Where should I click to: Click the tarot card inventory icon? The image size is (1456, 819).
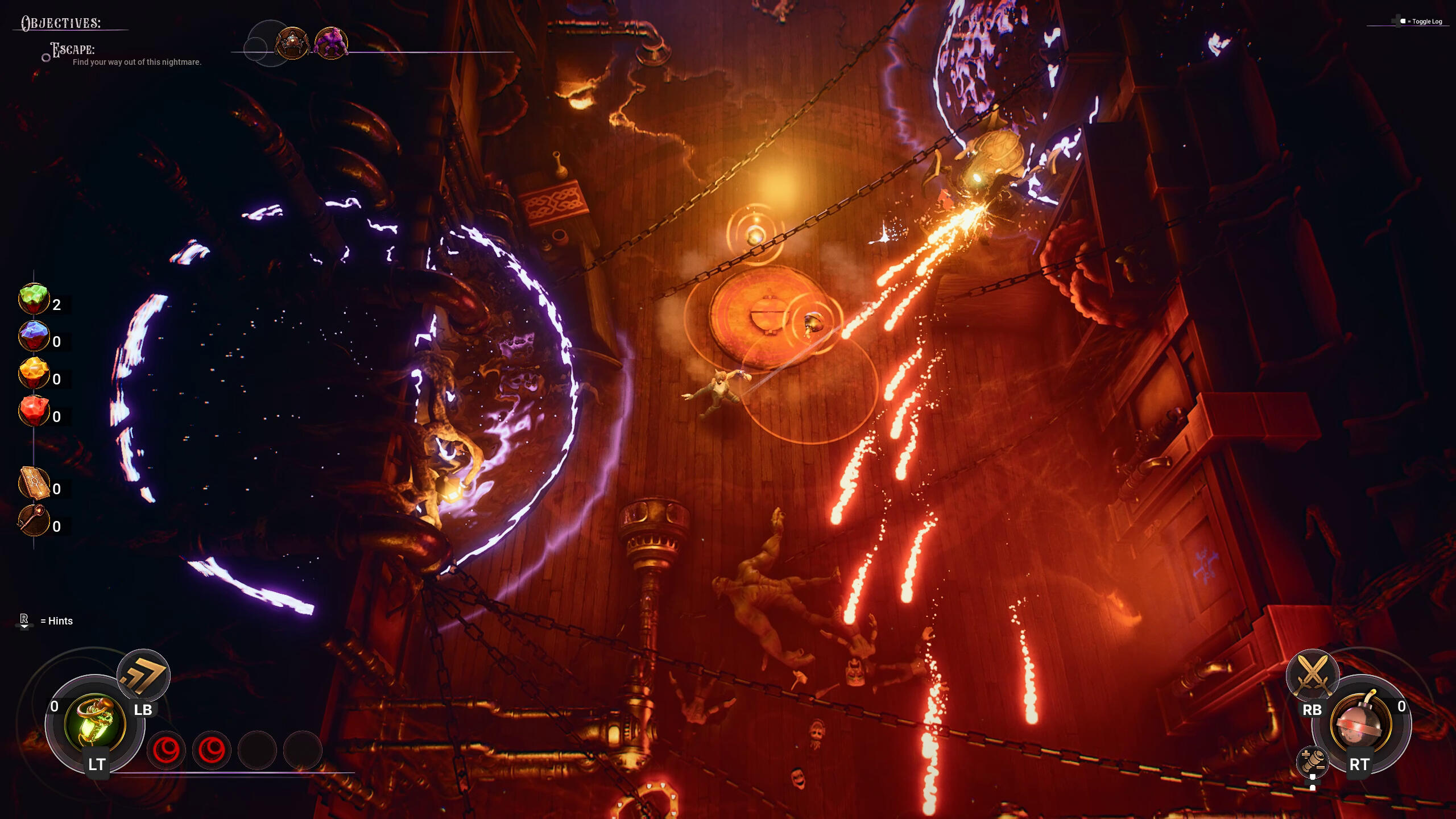(x=34, y=484)
